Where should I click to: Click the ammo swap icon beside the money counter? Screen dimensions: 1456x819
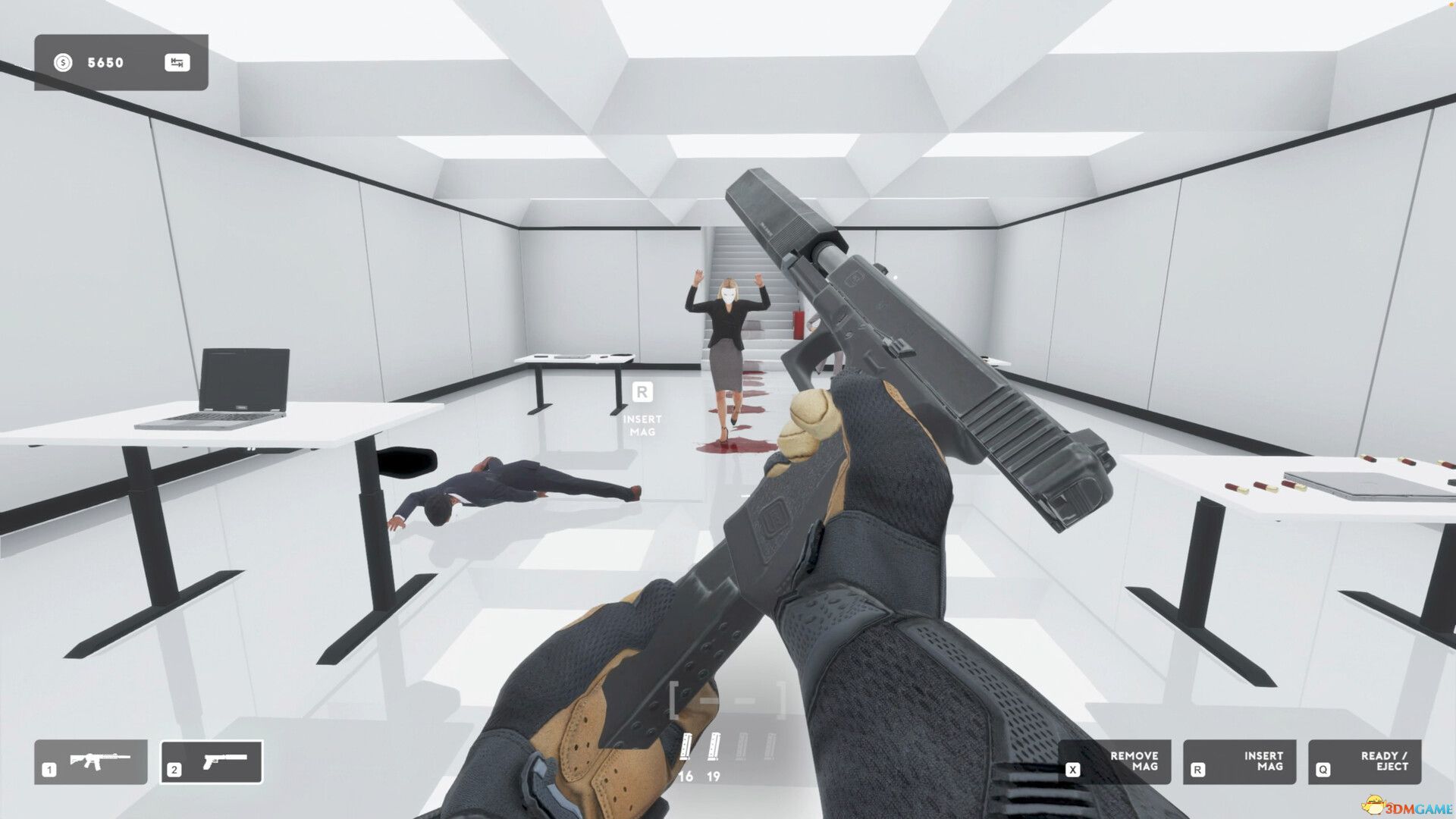pyautogui.click(x=177, y=63)
